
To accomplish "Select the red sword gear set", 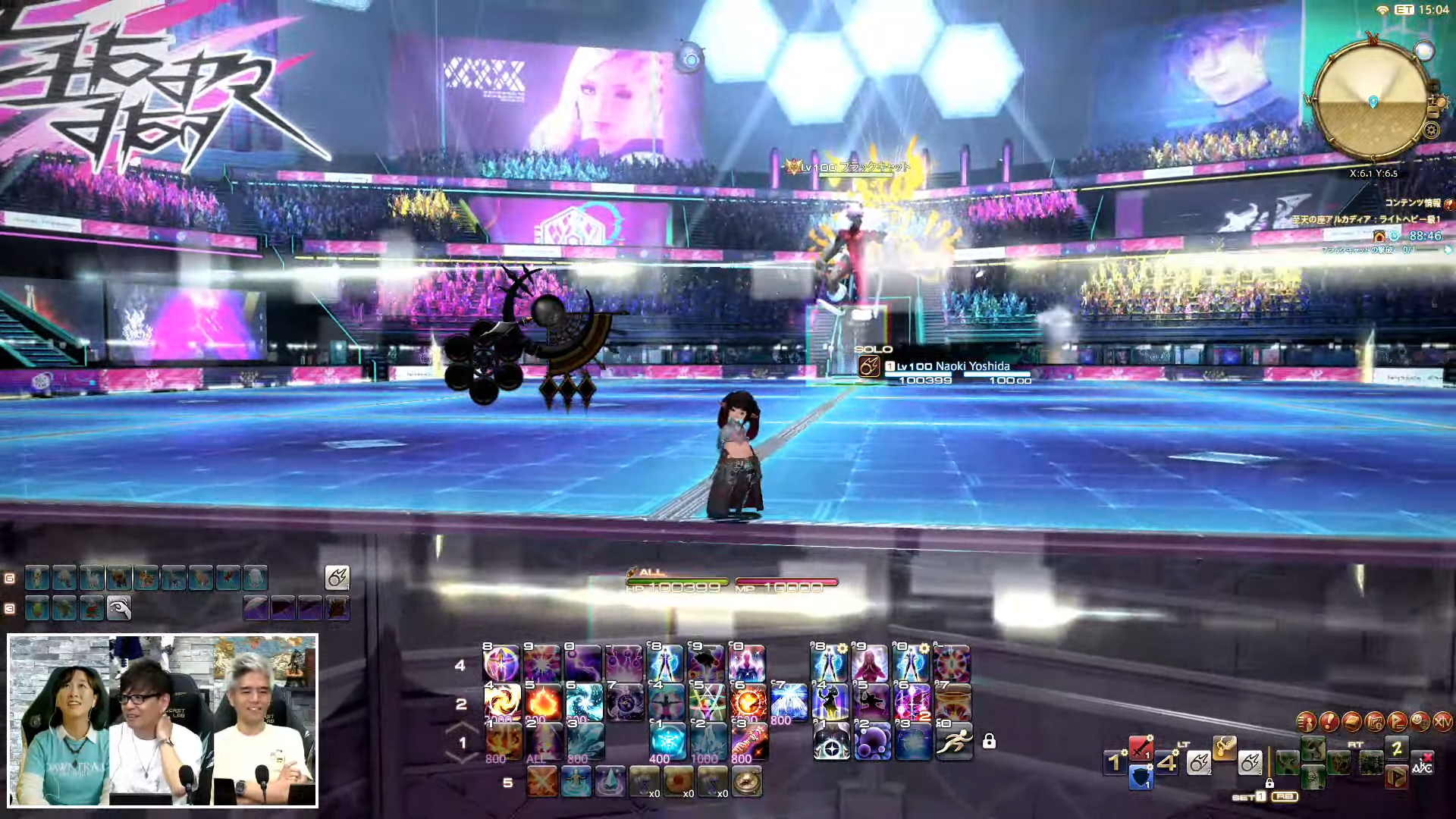I will (1141, 748).
